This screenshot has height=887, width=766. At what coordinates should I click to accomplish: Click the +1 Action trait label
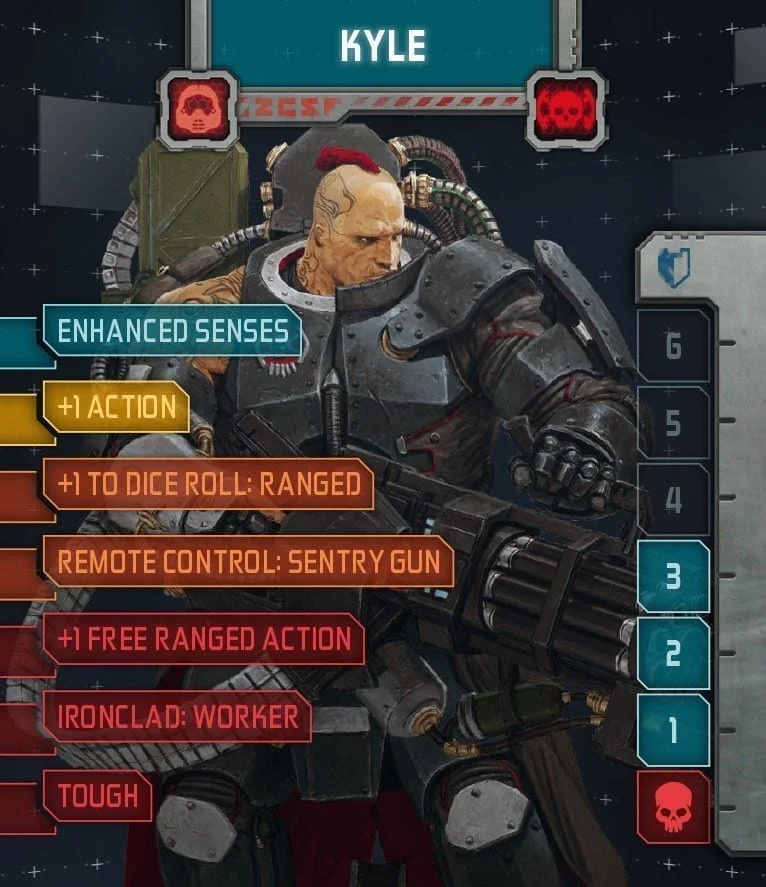117,407
